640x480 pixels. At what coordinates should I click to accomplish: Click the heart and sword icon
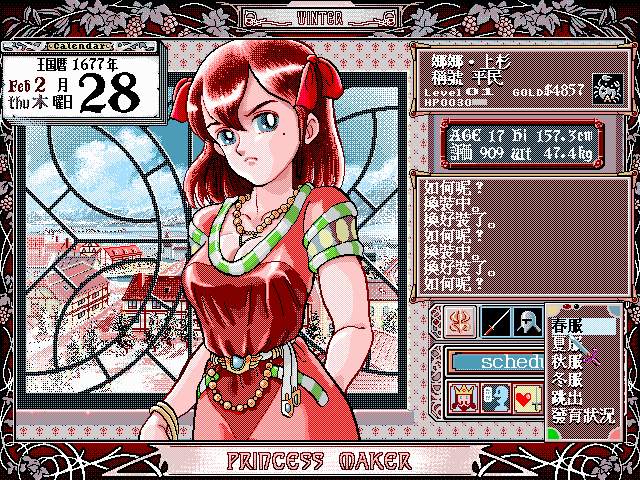[527, 397]
